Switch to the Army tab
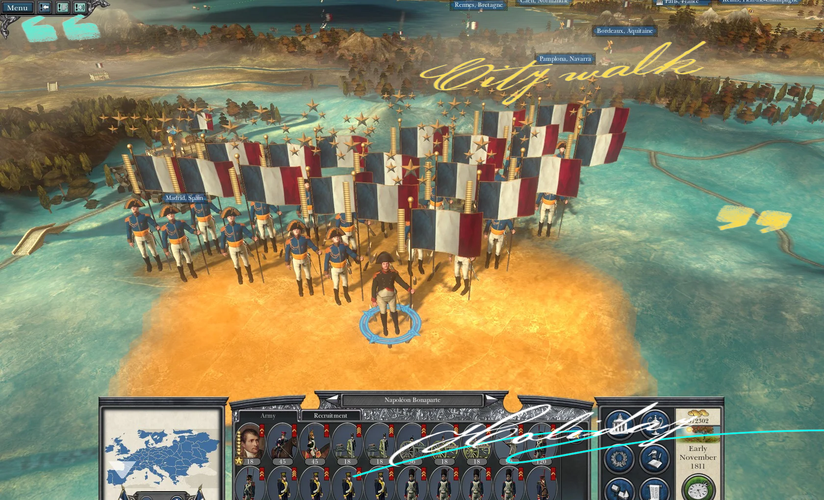The width and height of the screenshot is (824, 500). [268, 415]
